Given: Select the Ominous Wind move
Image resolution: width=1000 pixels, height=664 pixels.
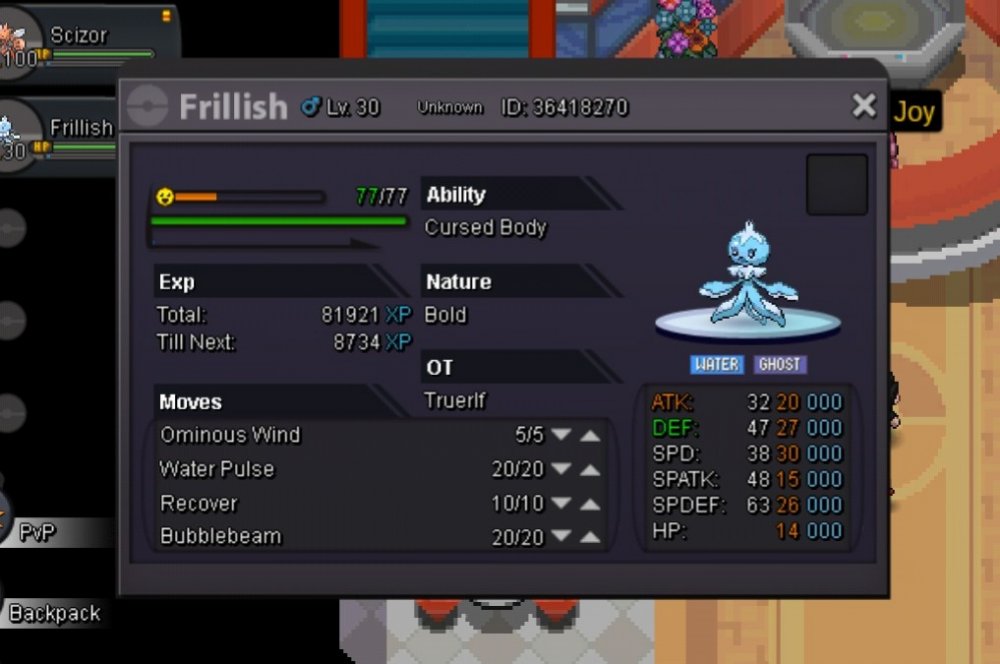Looking at the screenshot, I should coord(230,435).
